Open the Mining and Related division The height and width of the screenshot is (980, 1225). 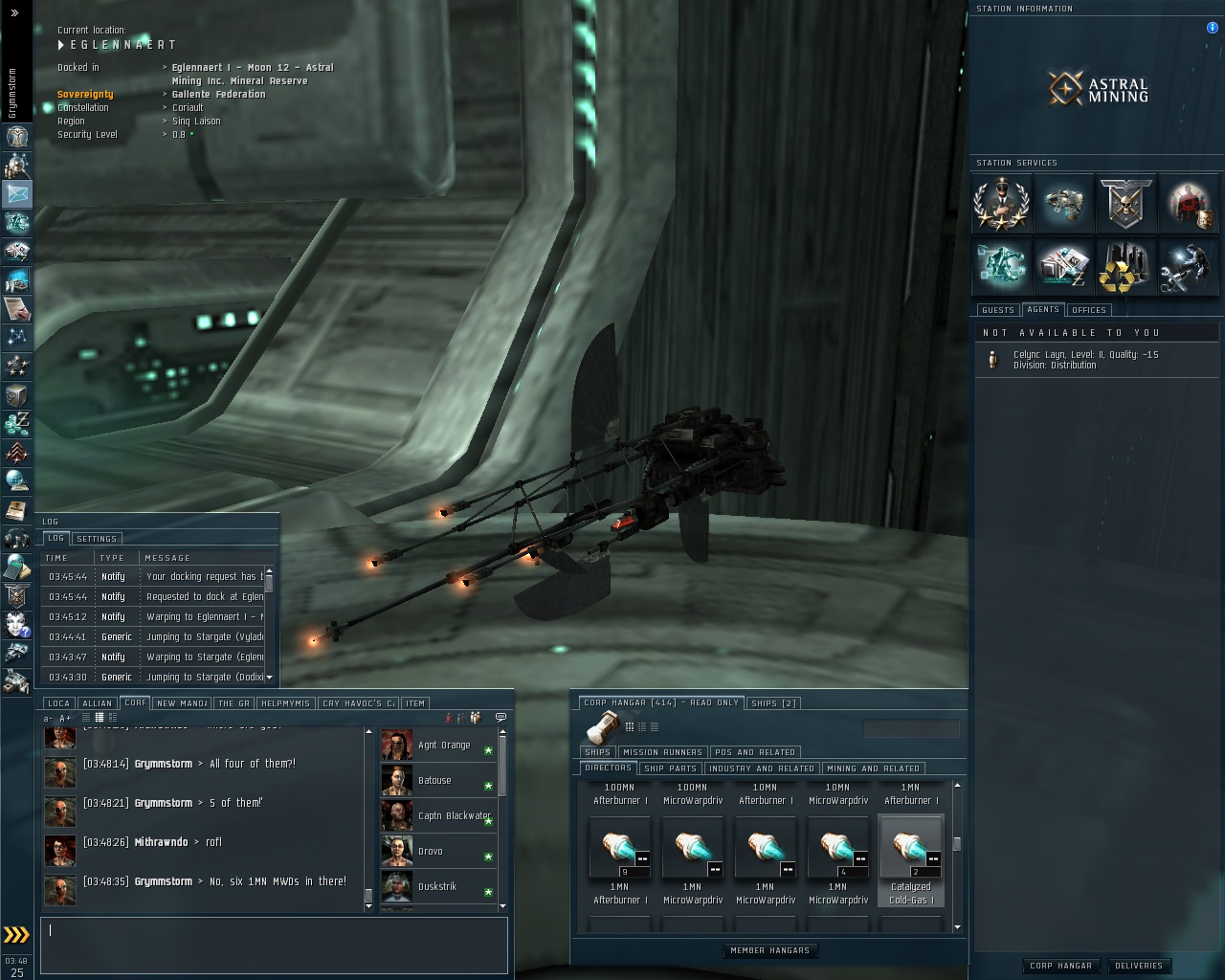(x=873, y=768)
